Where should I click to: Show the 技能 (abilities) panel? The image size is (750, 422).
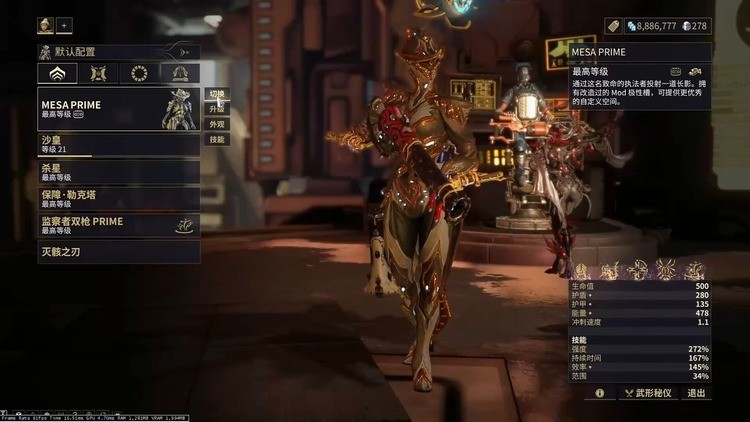217,139
